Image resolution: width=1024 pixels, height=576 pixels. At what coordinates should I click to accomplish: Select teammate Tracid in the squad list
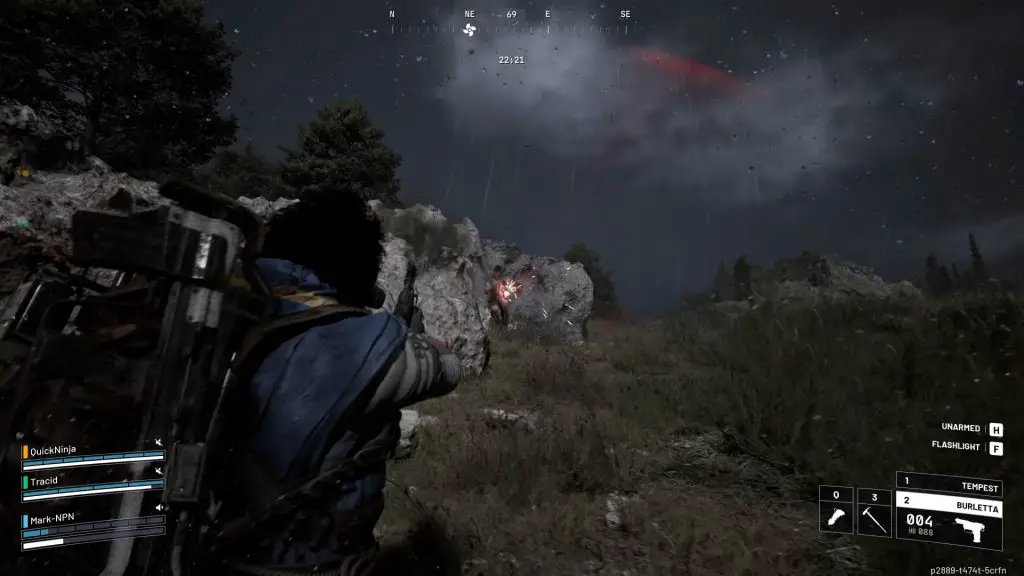click(45, 480)
